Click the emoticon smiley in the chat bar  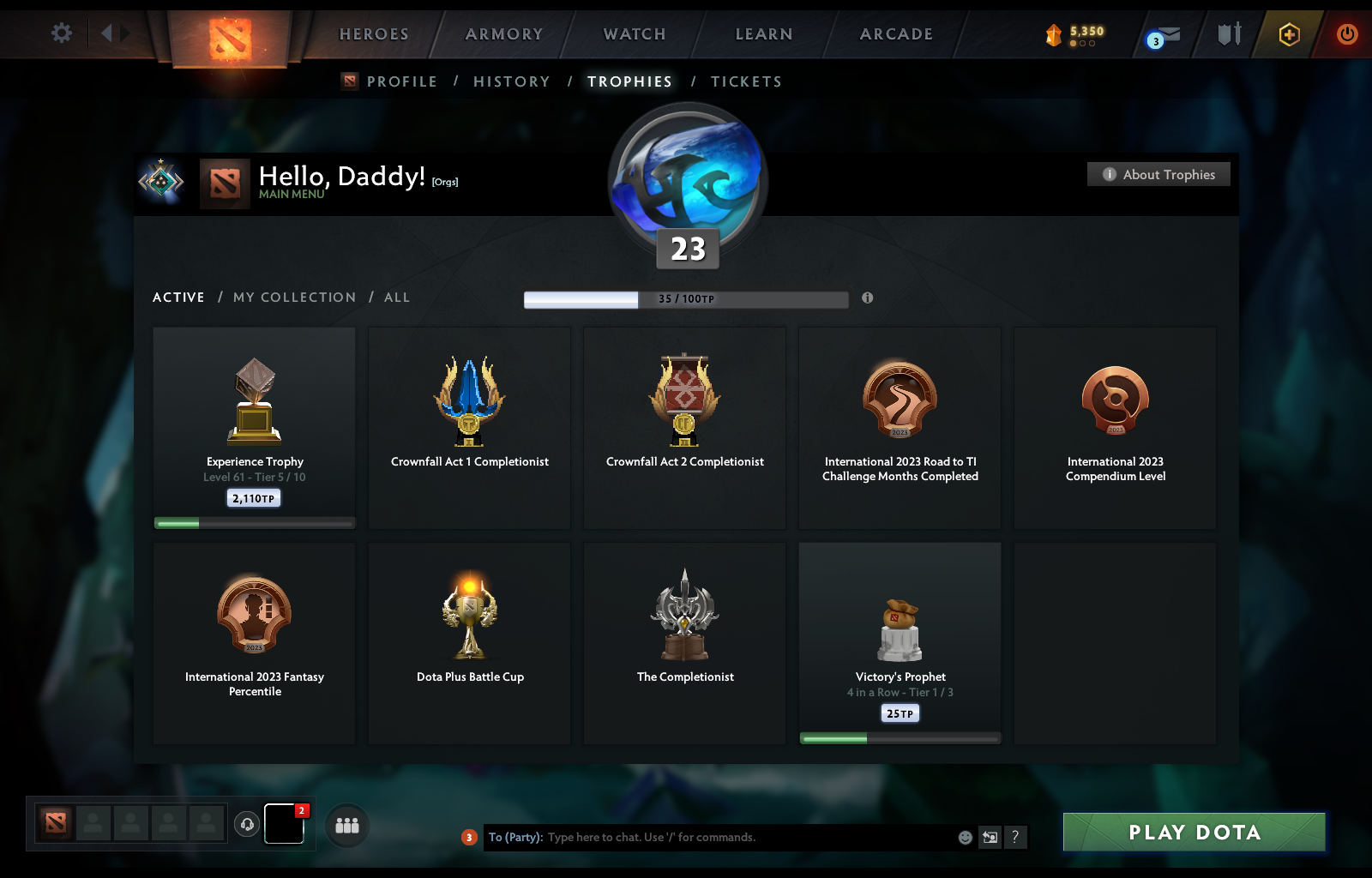tap(964, 838)
